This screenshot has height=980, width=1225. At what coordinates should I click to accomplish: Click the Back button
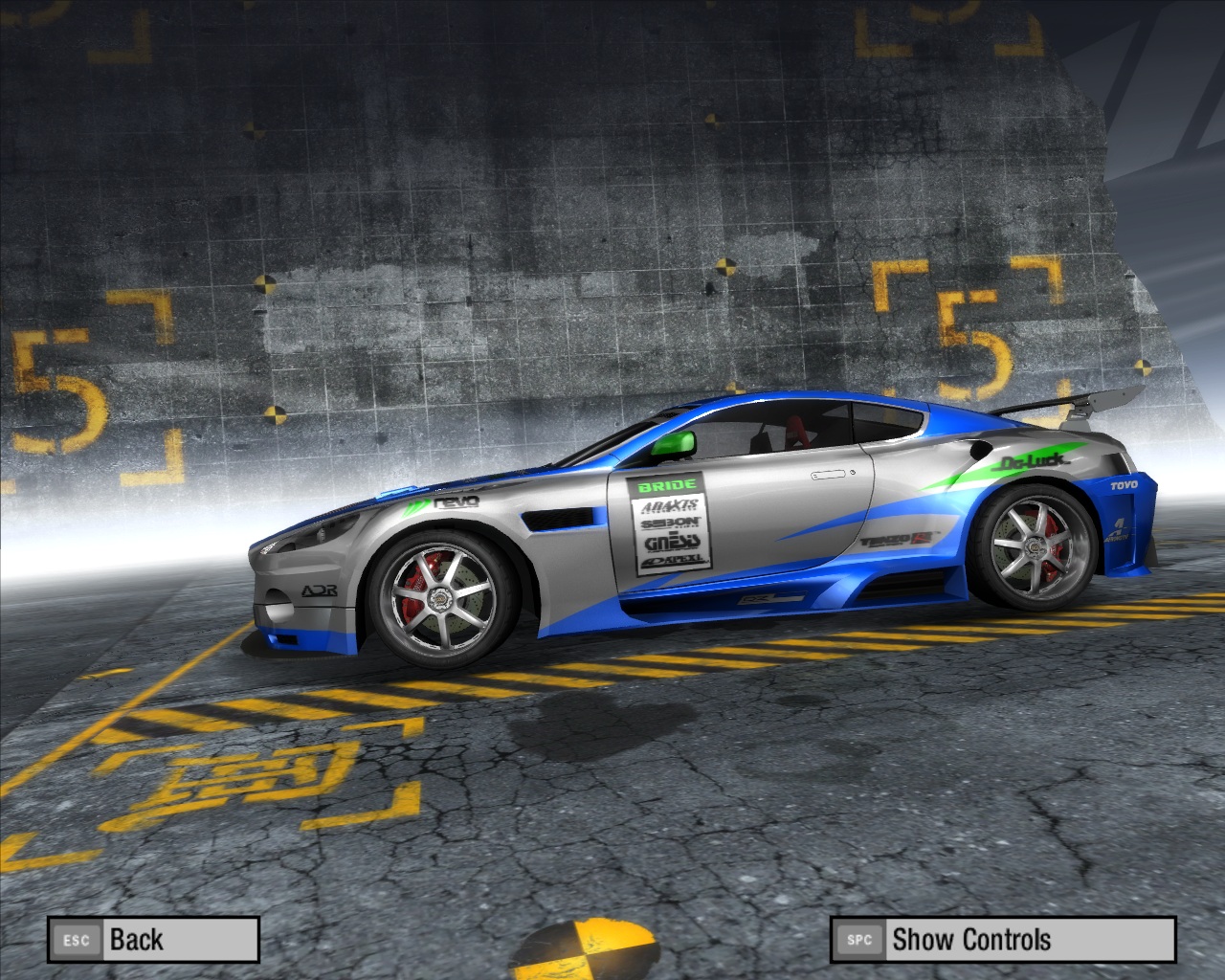tap(153, 940)
